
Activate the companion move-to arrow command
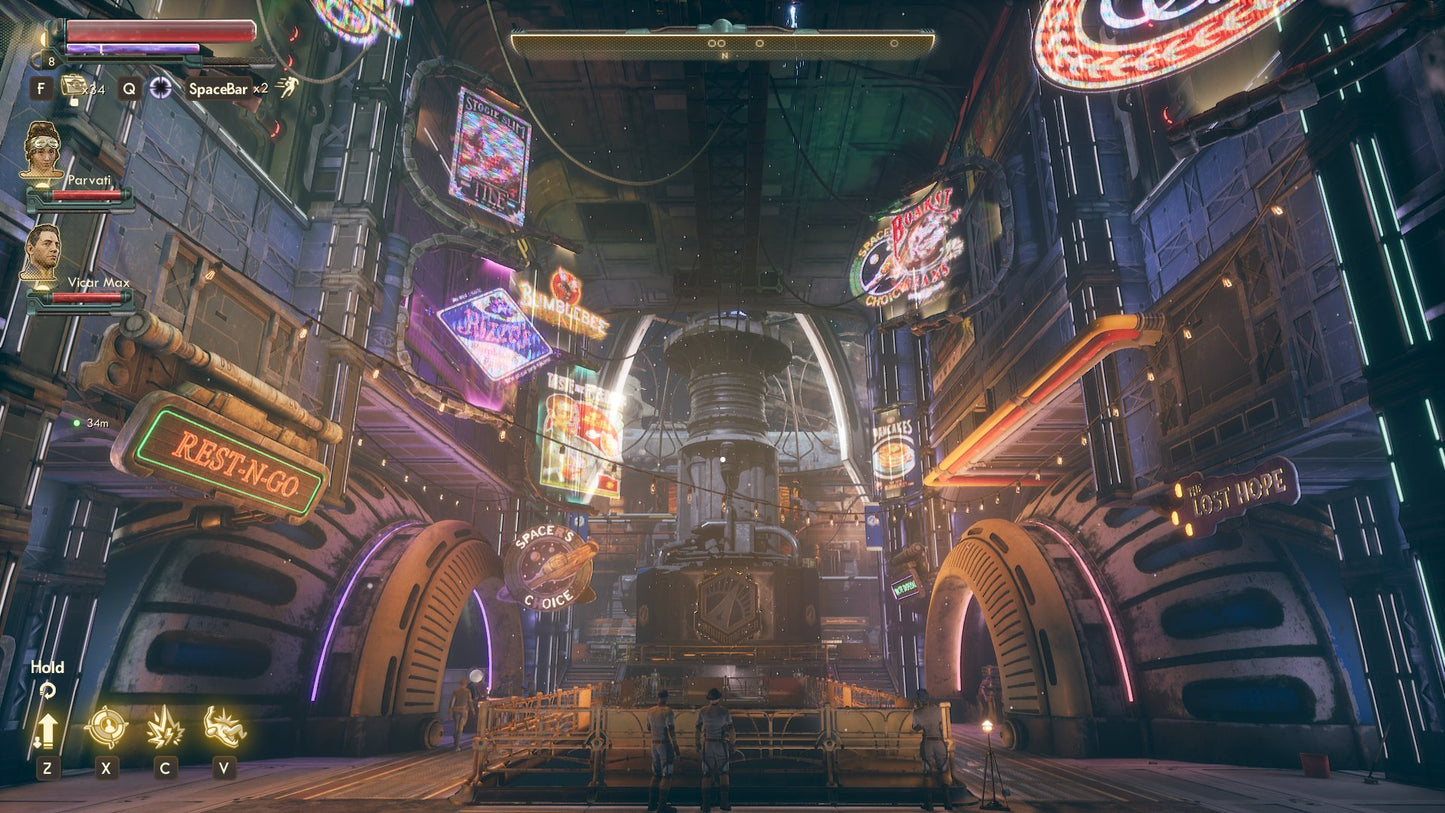coord(46,730)
